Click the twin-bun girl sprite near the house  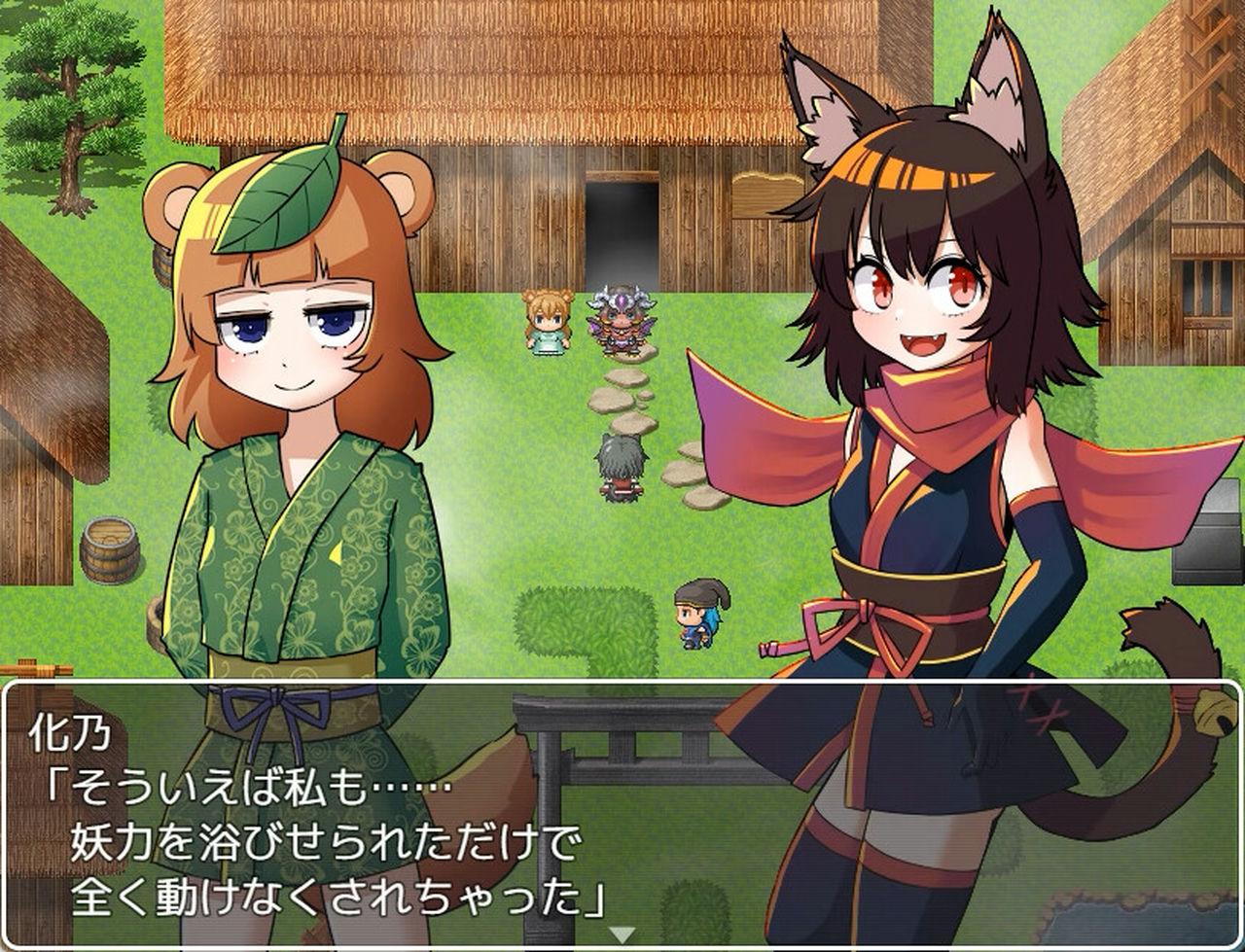pyautogui.click(x=545, y=321)
